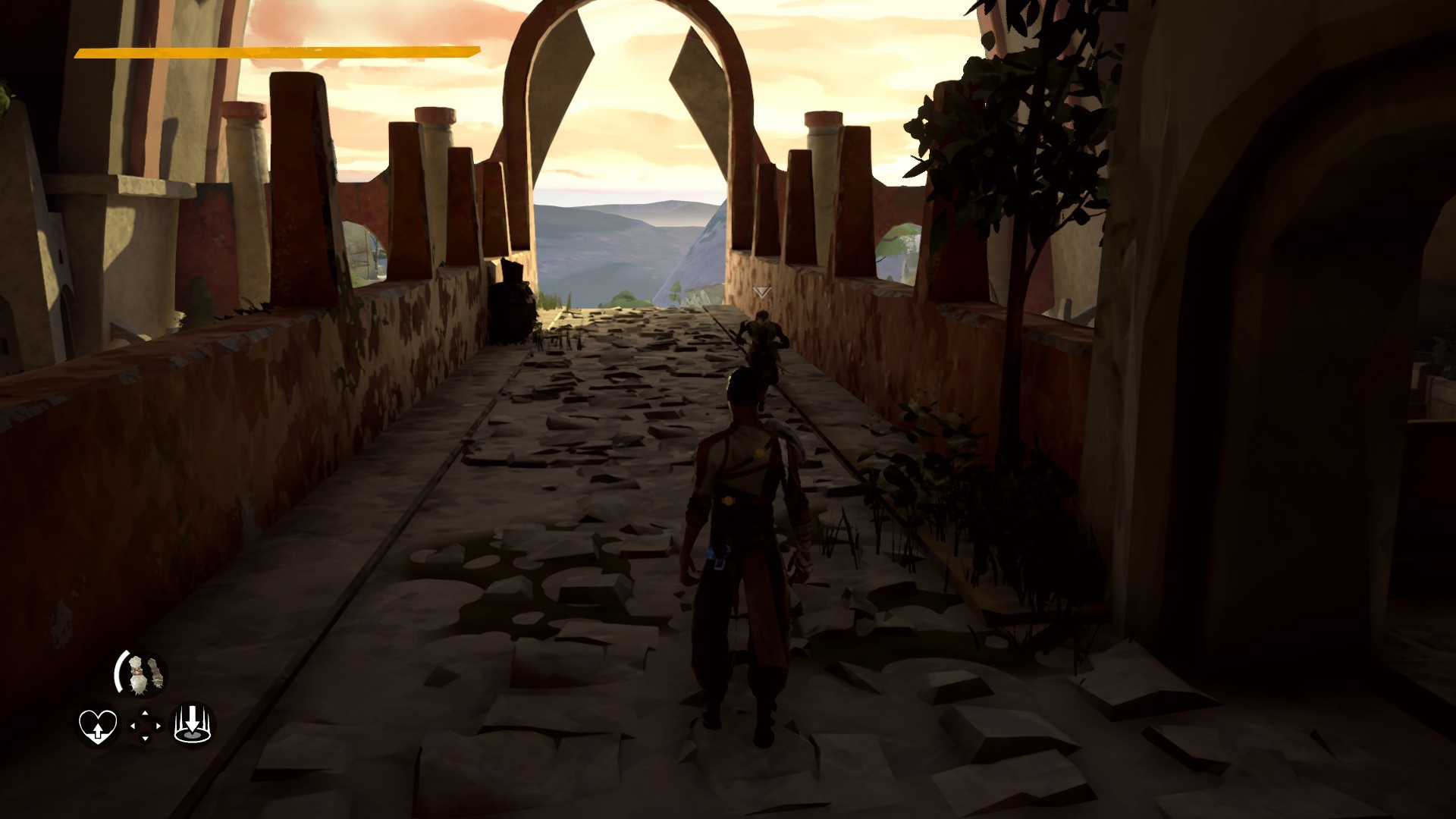The width and height of the screenshot is (1456, 819).
Task: Use the downward arrow ground-slam ability
Action: [193, 726]
